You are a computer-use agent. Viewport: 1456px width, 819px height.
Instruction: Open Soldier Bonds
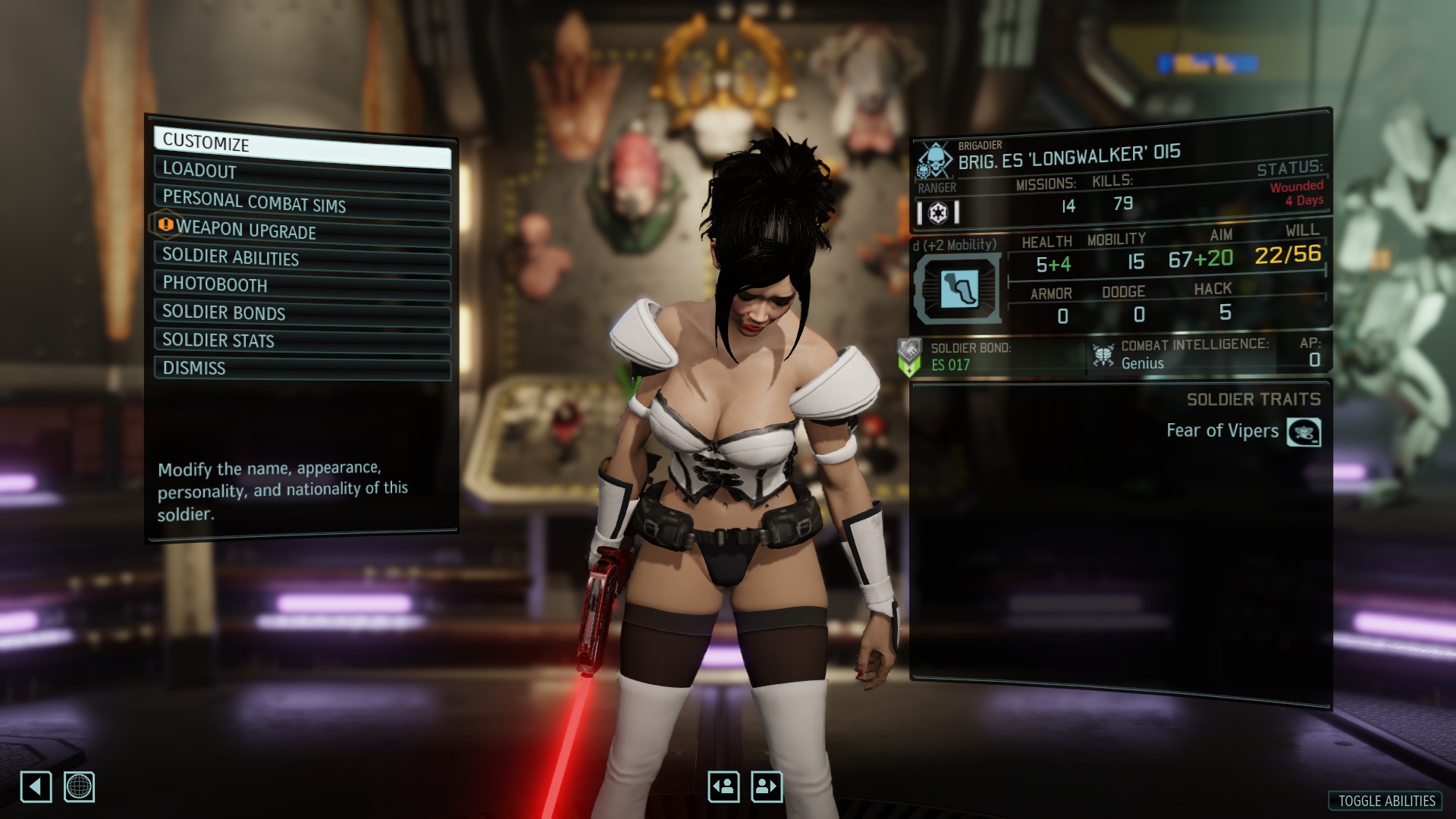click(x=302, y=313)
